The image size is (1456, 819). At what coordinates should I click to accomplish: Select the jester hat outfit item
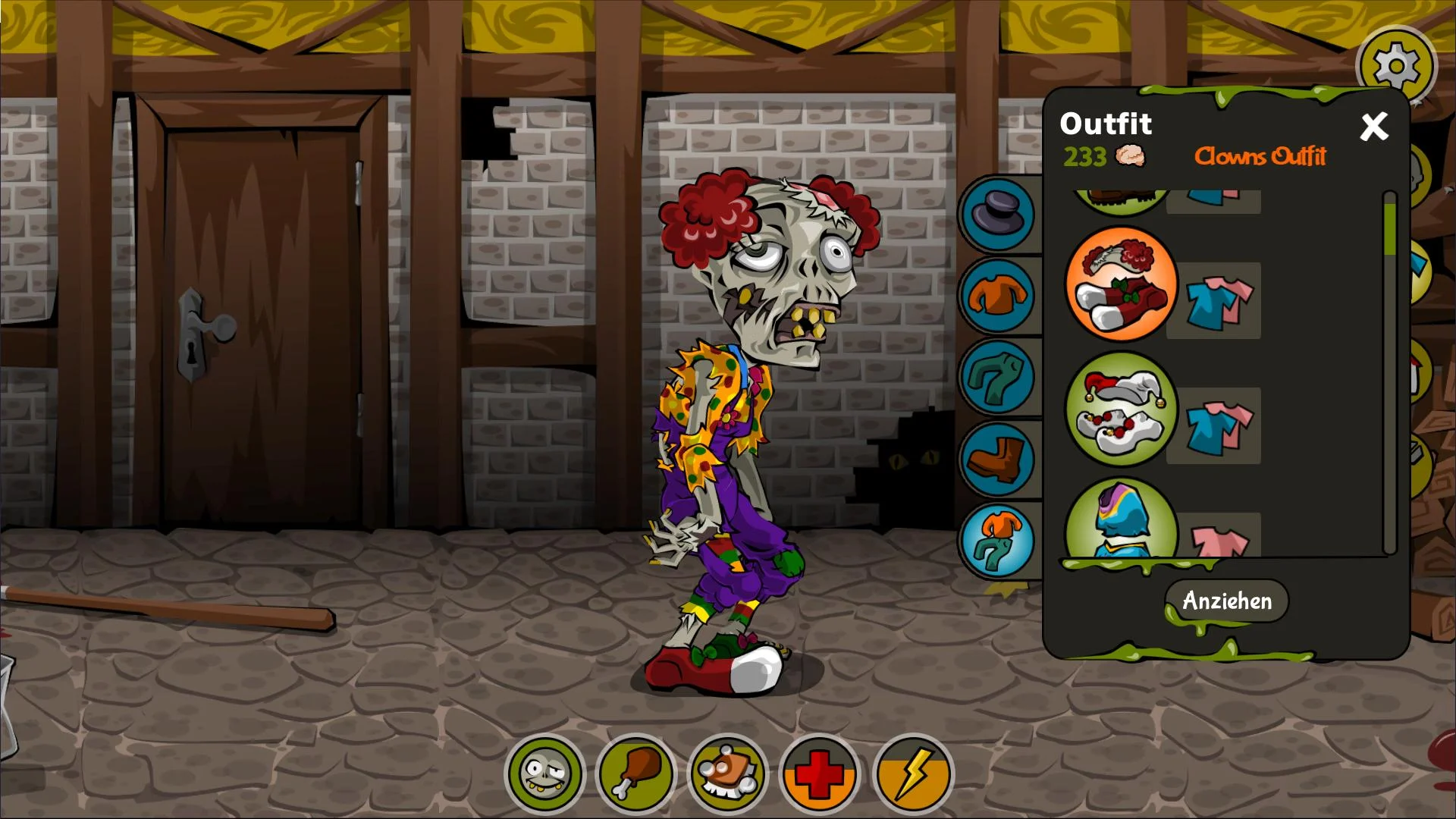coord(1121,409)
